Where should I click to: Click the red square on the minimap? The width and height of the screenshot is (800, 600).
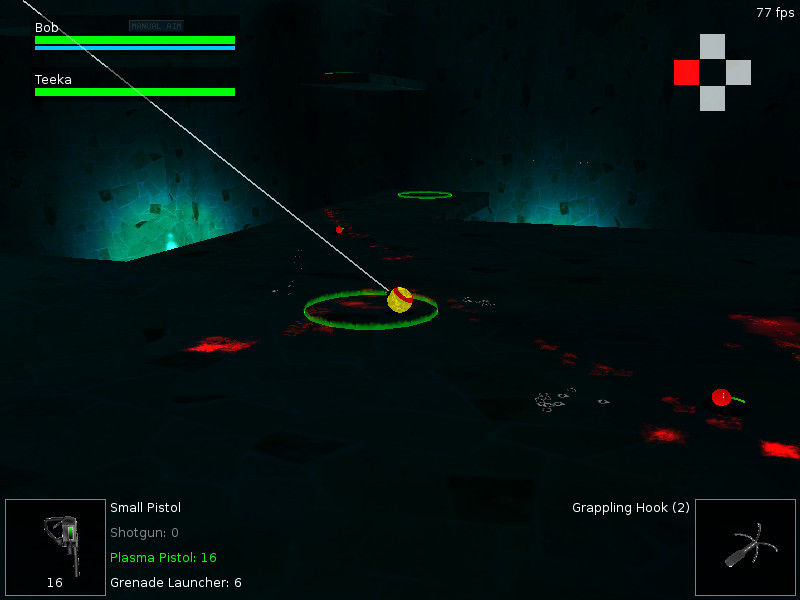click(686, 72)
